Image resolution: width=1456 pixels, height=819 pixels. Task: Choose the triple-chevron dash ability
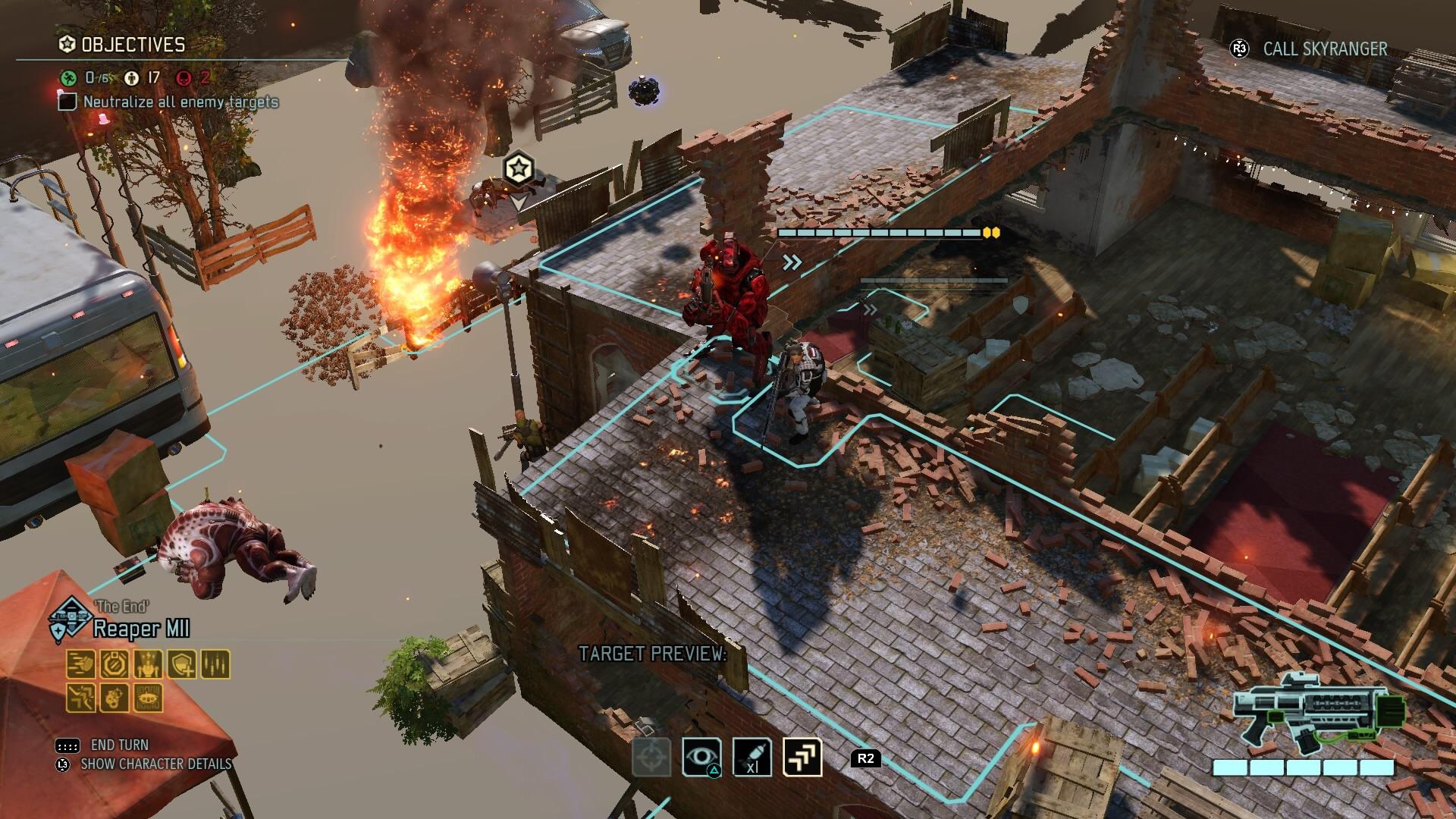[x=802, y=757]
